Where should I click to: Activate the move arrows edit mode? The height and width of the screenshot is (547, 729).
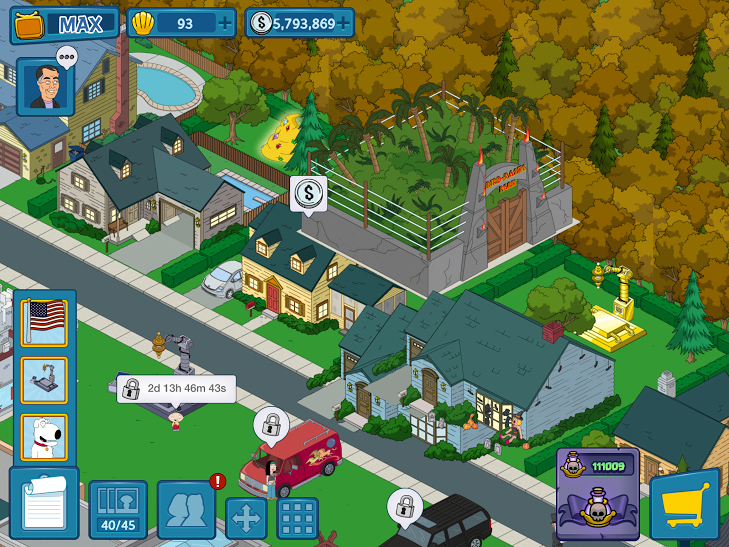click(x=246, y=518)
